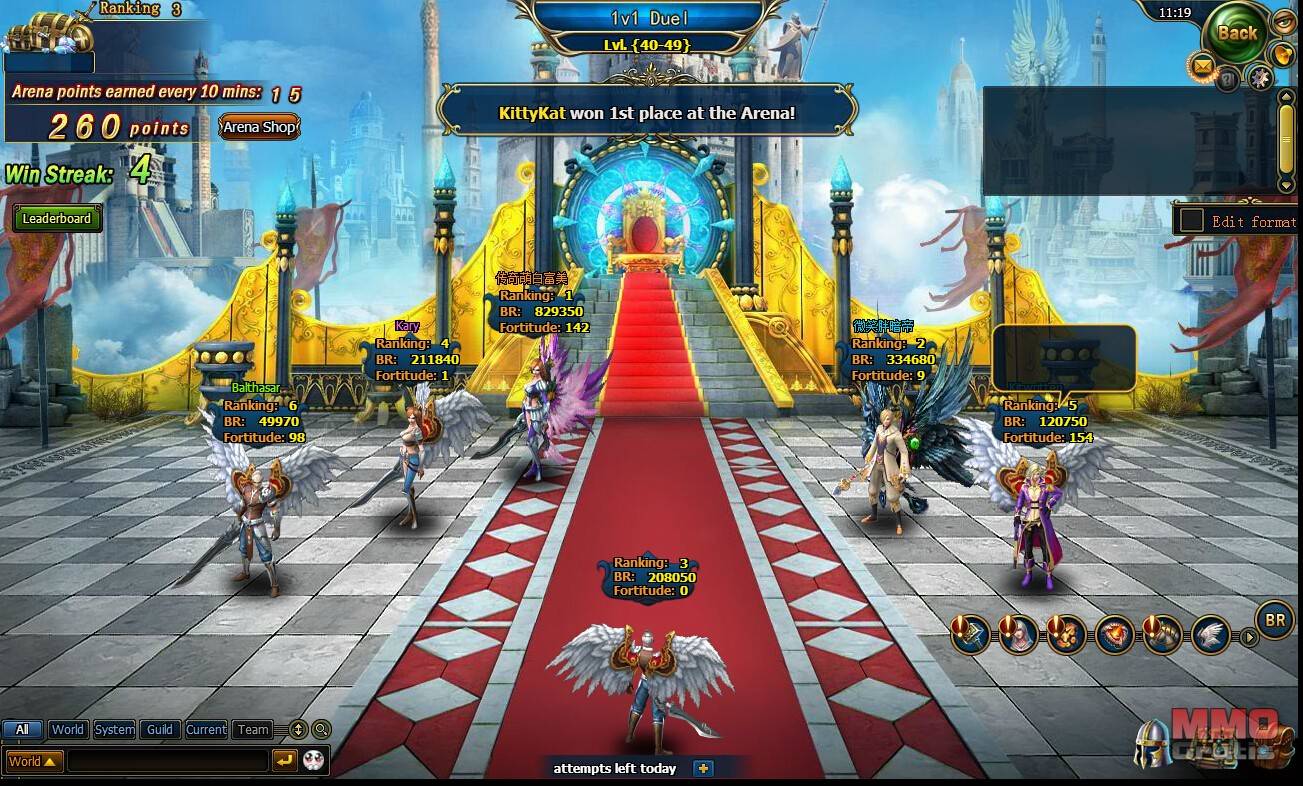Add attempts with the plus button
1303x786 pixels.
(x=703, y=768)
